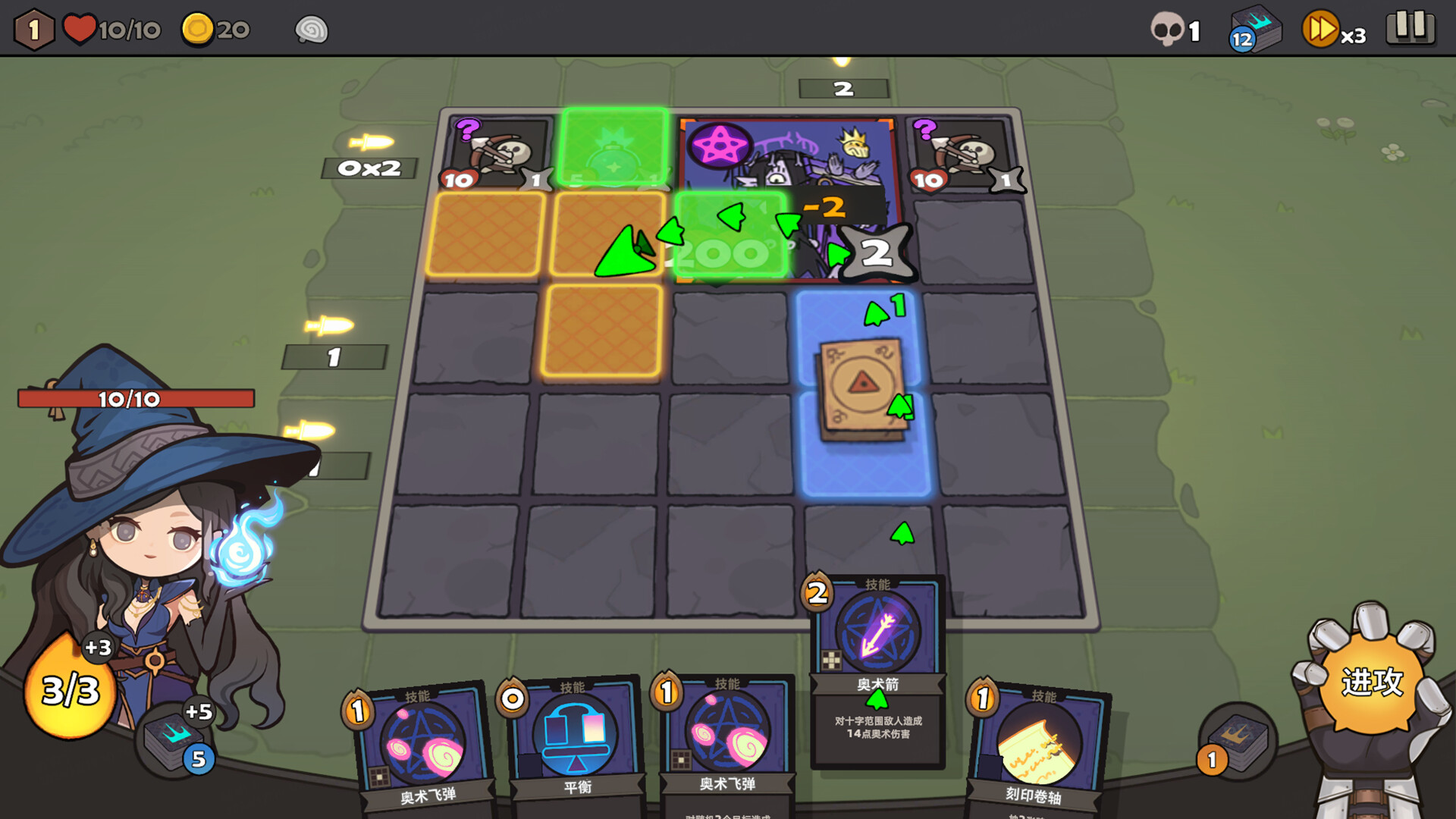Click the snail-shell icon in the top bar

tap(309, 30)
